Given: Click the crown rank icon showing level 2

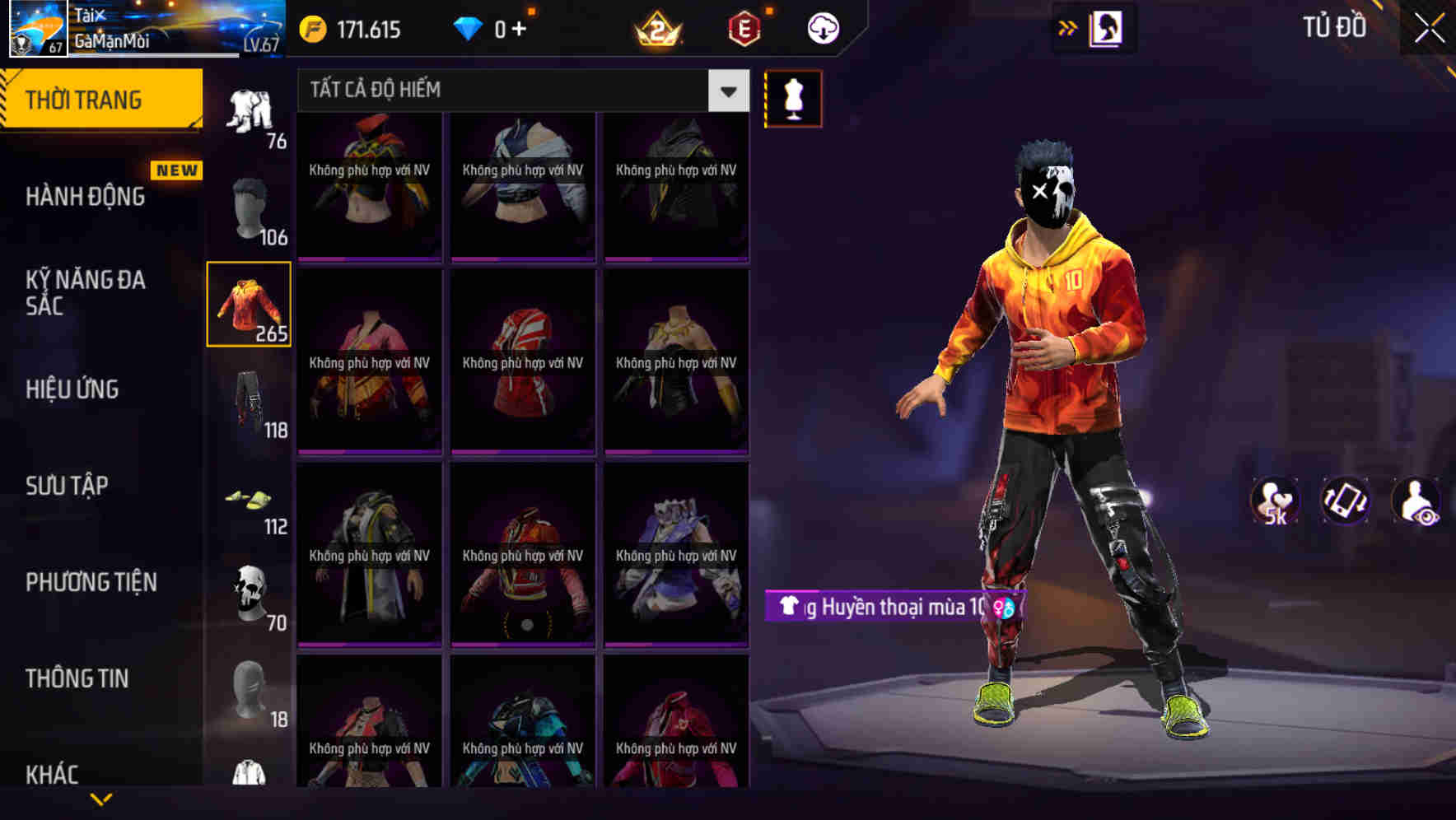Looking at the screenshot, I should tap(656, 26).
